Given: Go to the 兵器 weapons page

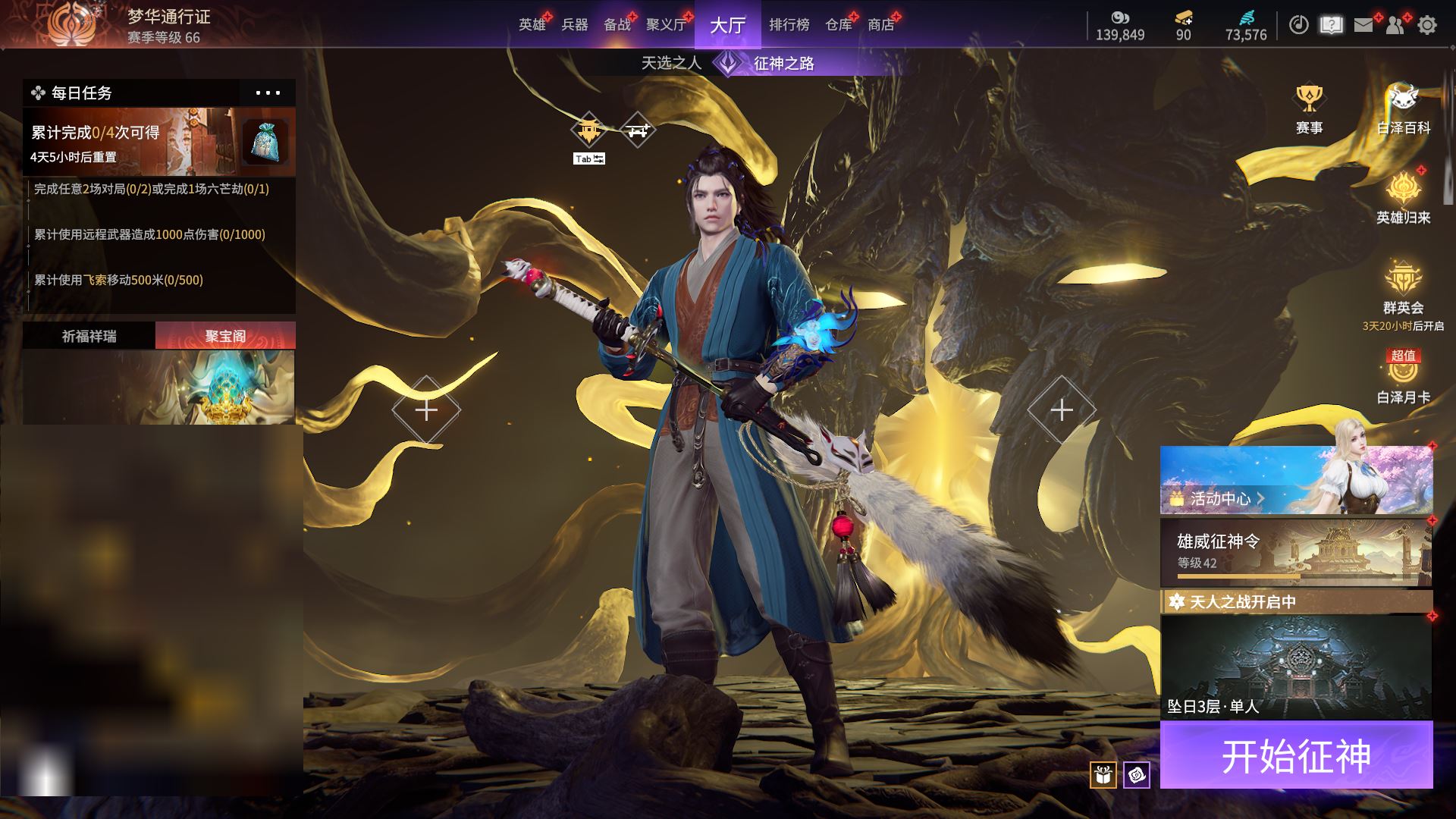Looking at the screenshot, I should [x=575, y=25].
